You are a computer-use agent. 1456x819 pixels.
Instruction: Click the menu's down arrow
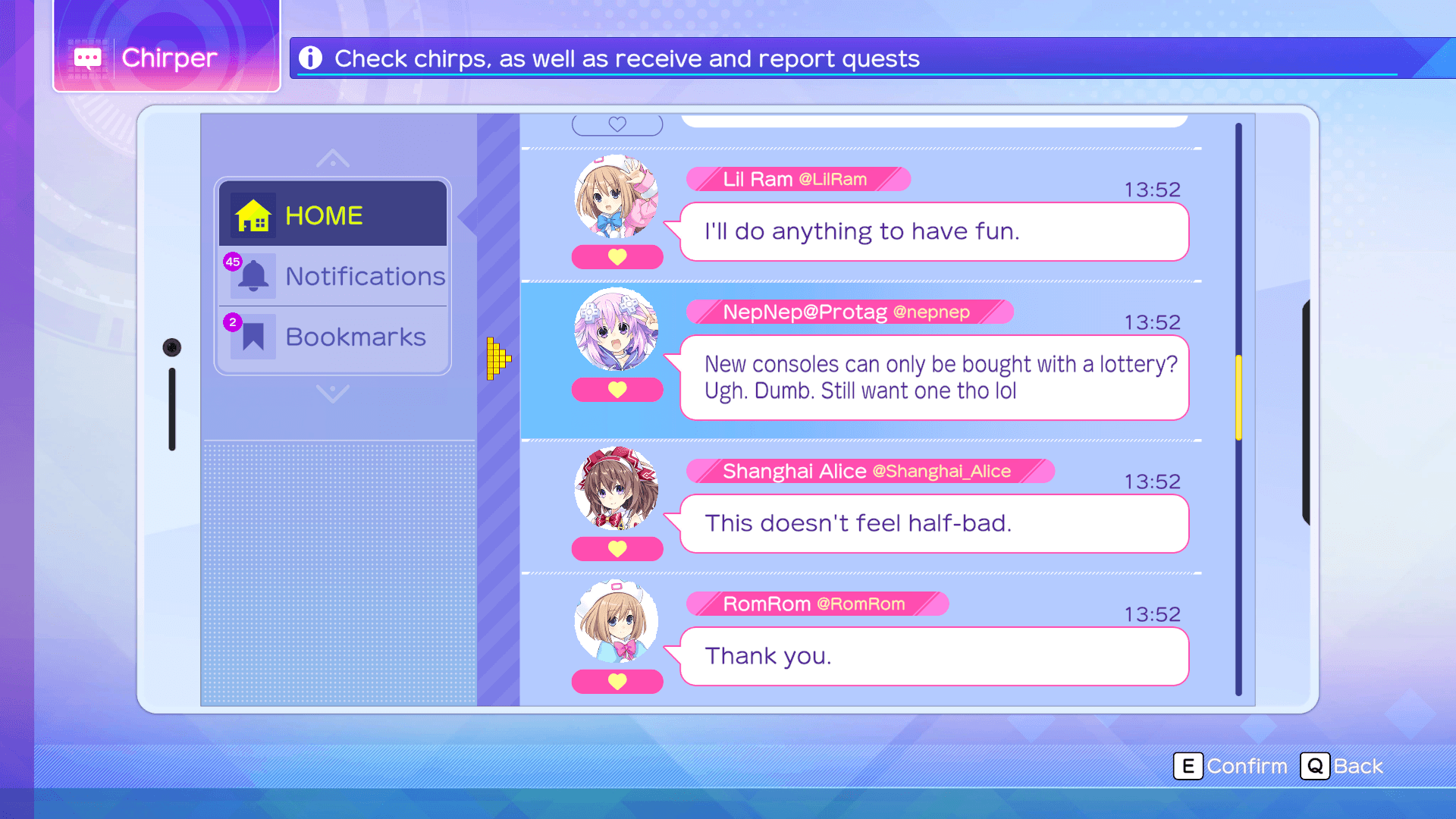point(333,393)
